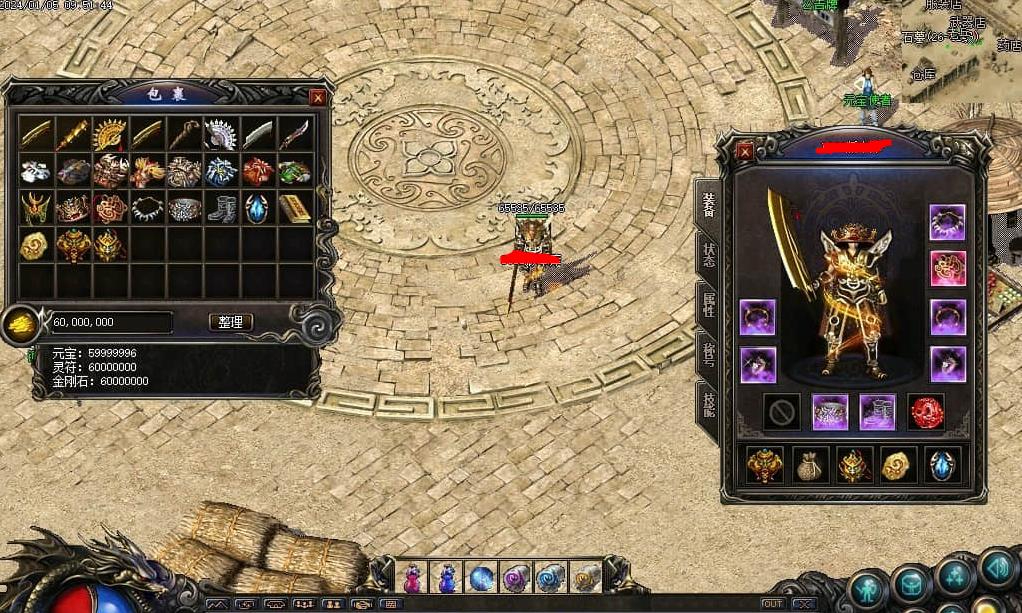Choose the blue gem item in the bag
1022x613 pixels.
pos(256,208)
